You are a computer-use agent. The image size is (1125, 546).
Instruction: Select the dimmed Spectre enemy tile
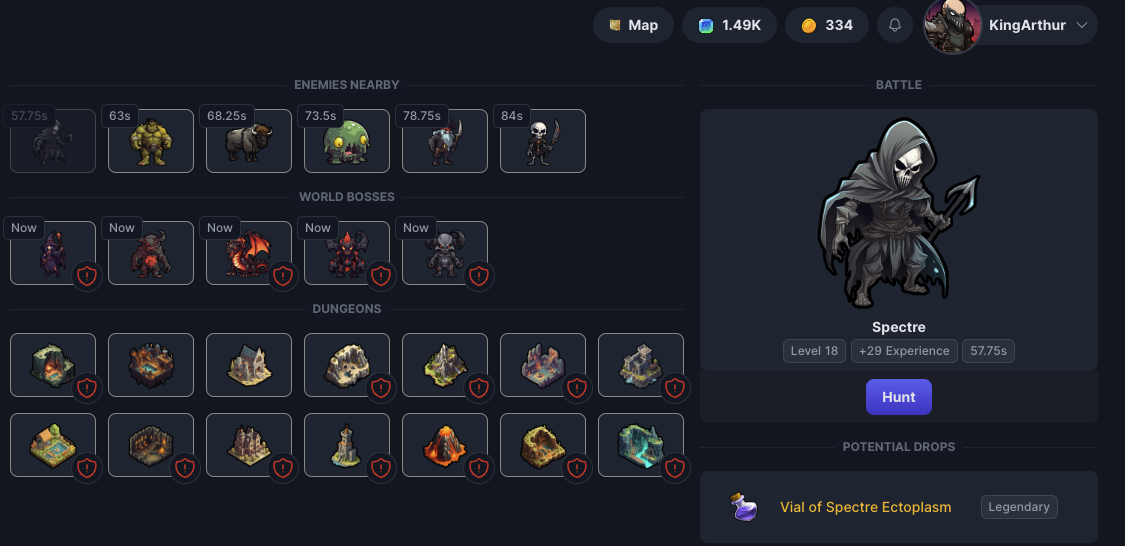[x=53, y=141]
